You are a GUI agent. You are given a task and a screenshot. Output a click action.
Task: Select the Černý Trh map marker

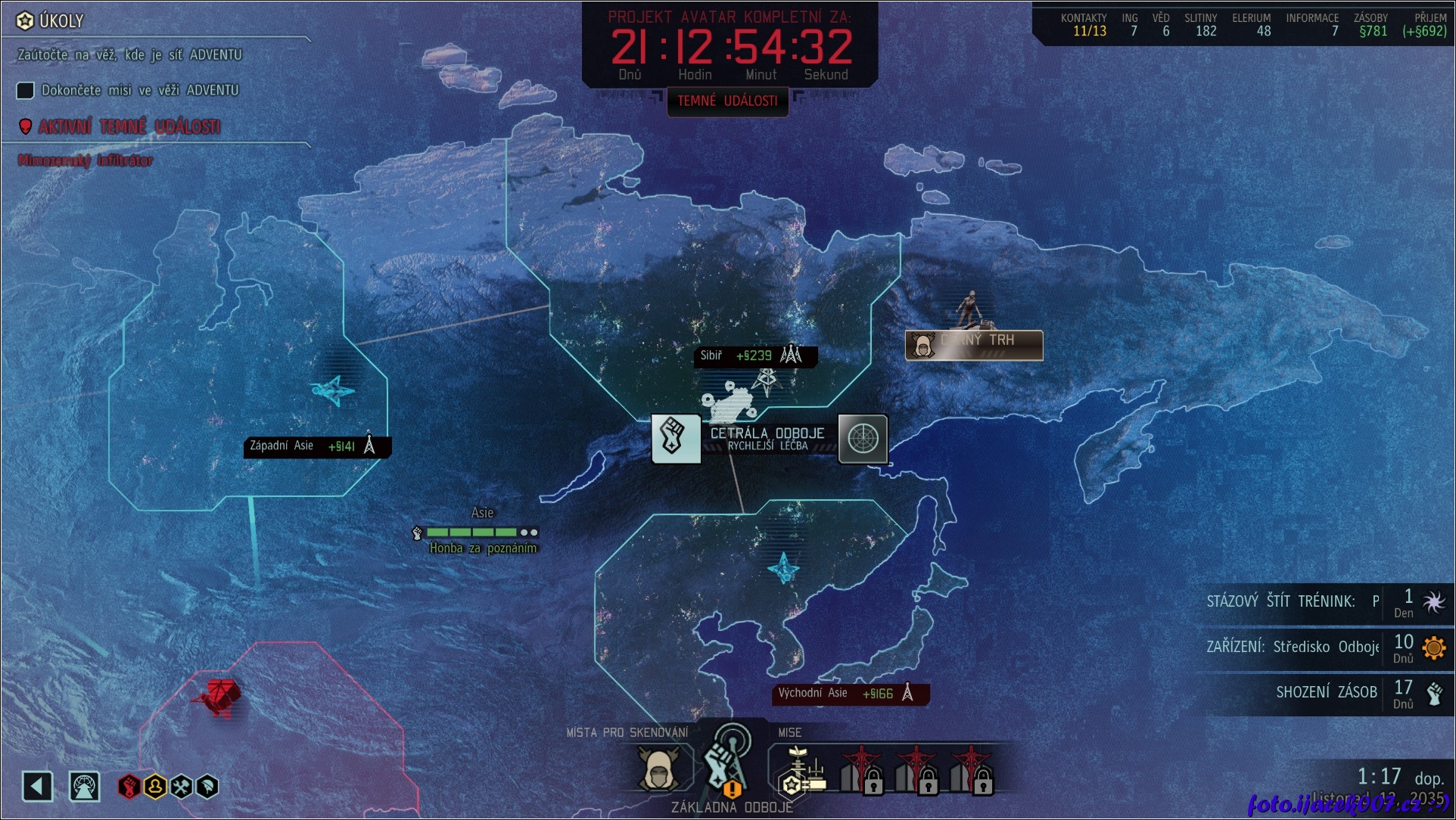pos(974,345)
